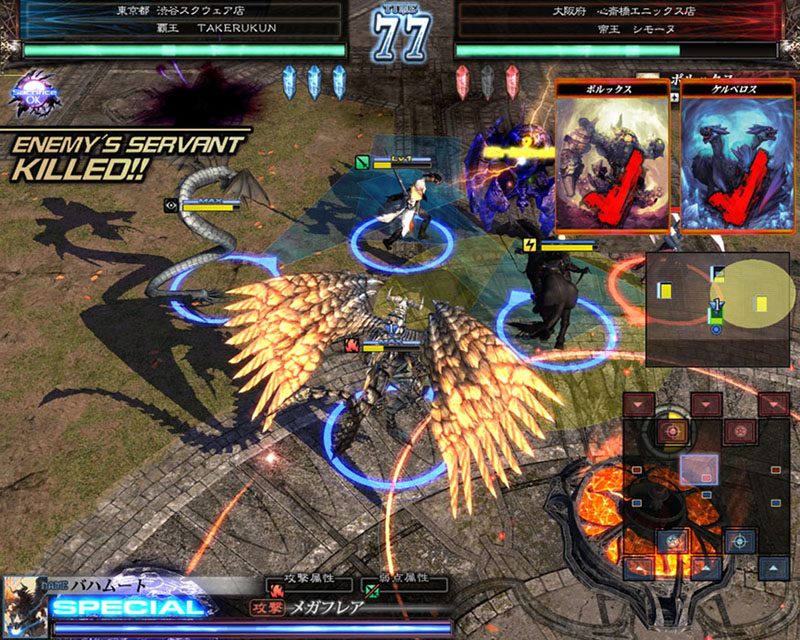Open the tactical minimap with yellow markers
Viewport: 800px width, 640px height.
click(x=717, y=309)
